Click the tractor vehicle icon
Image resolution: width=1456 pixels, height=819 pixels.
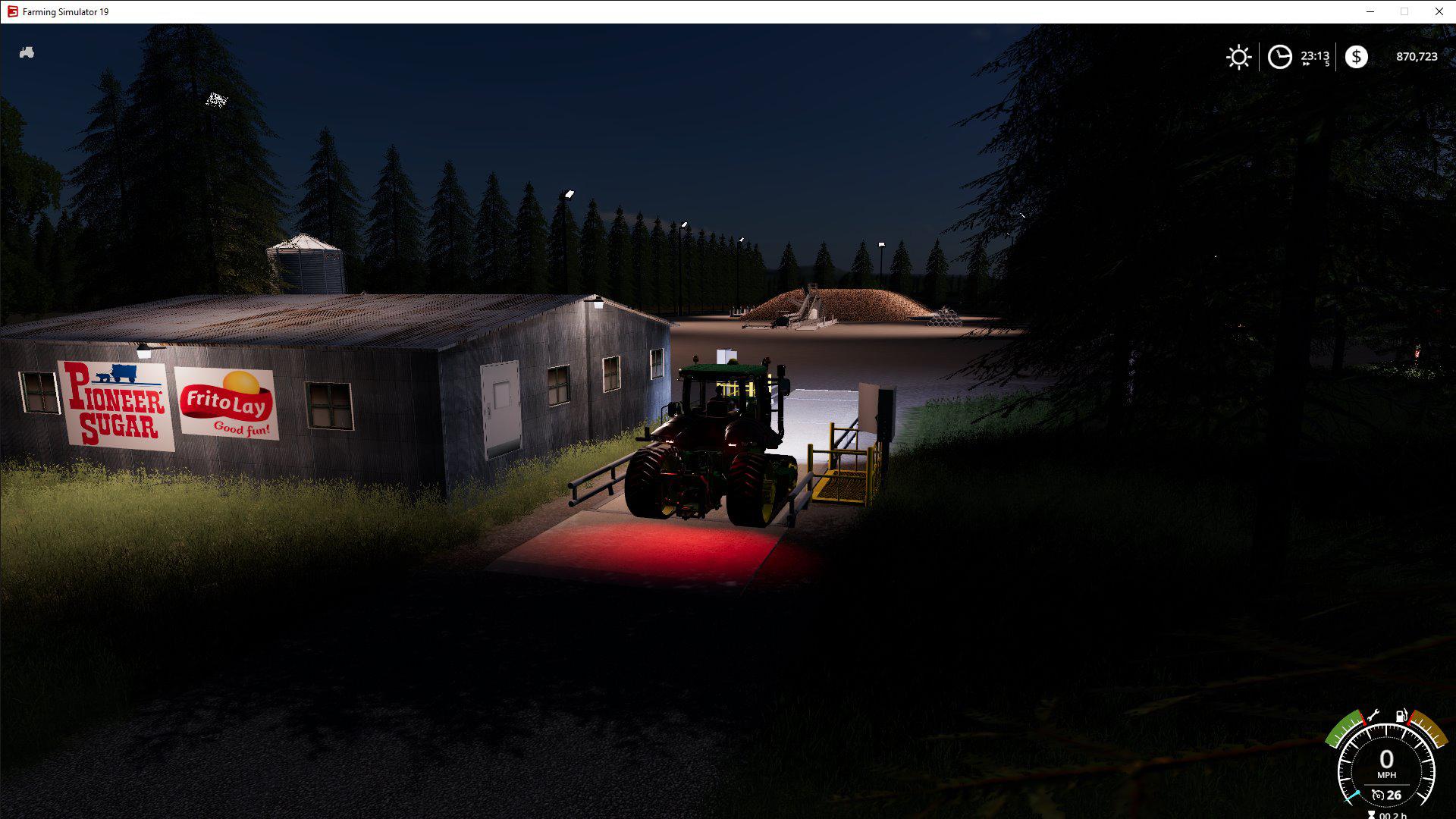coord(27,53)
